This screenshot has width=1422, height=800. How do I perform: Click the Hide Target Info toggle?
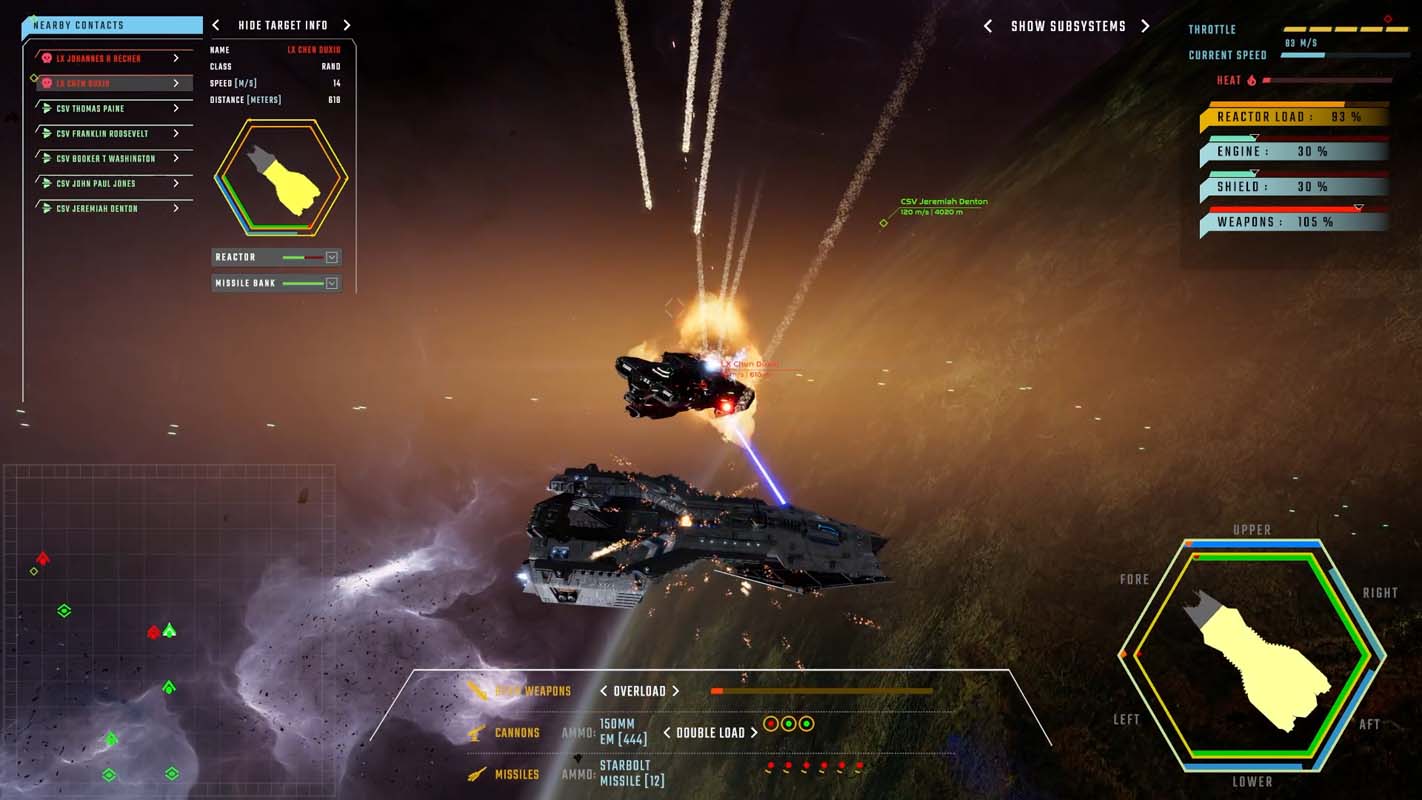pyautogui.click(x=282, y=26)
